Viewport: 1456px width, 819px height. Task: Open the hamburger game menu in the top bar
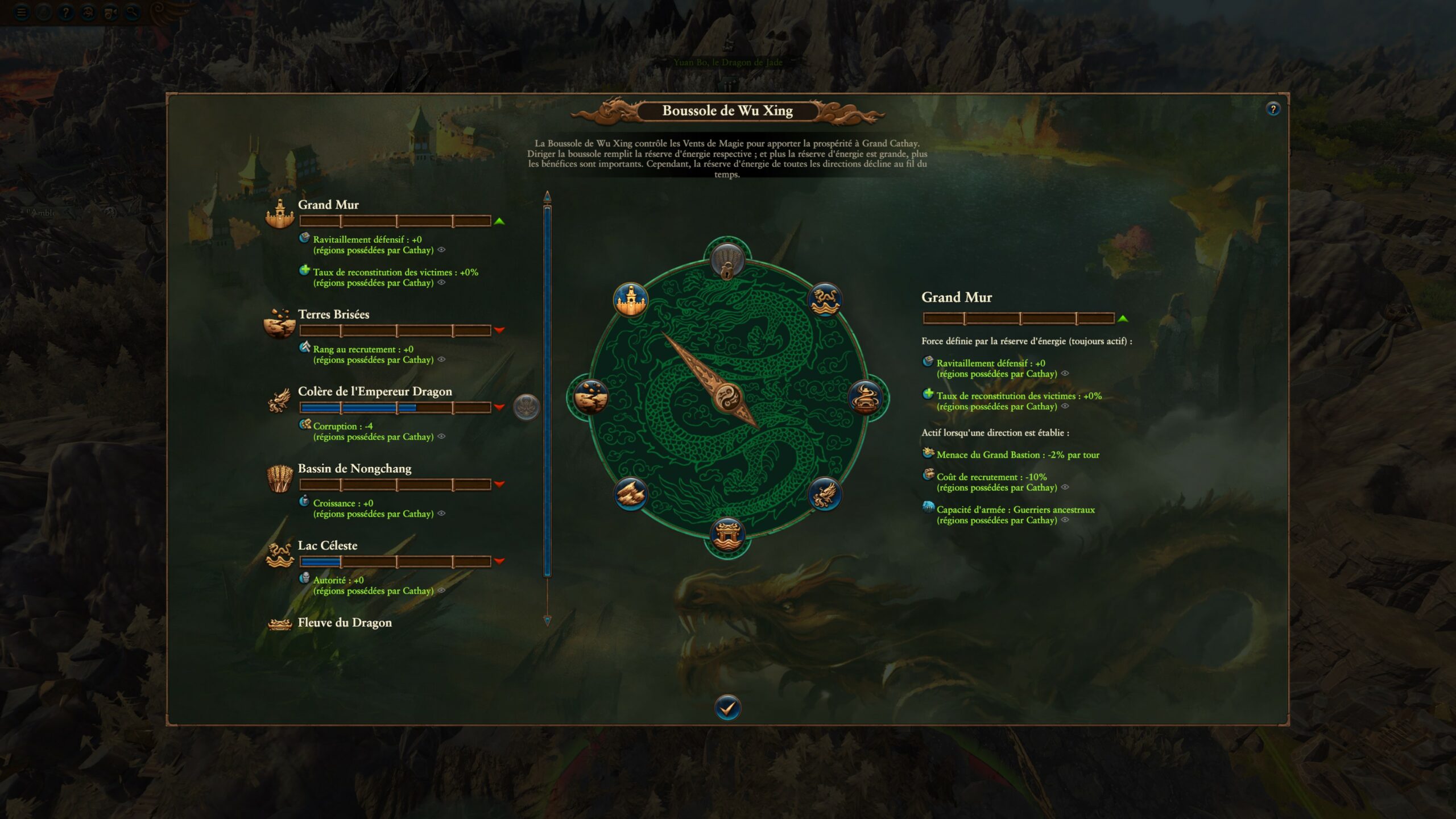tap(22, 12)
